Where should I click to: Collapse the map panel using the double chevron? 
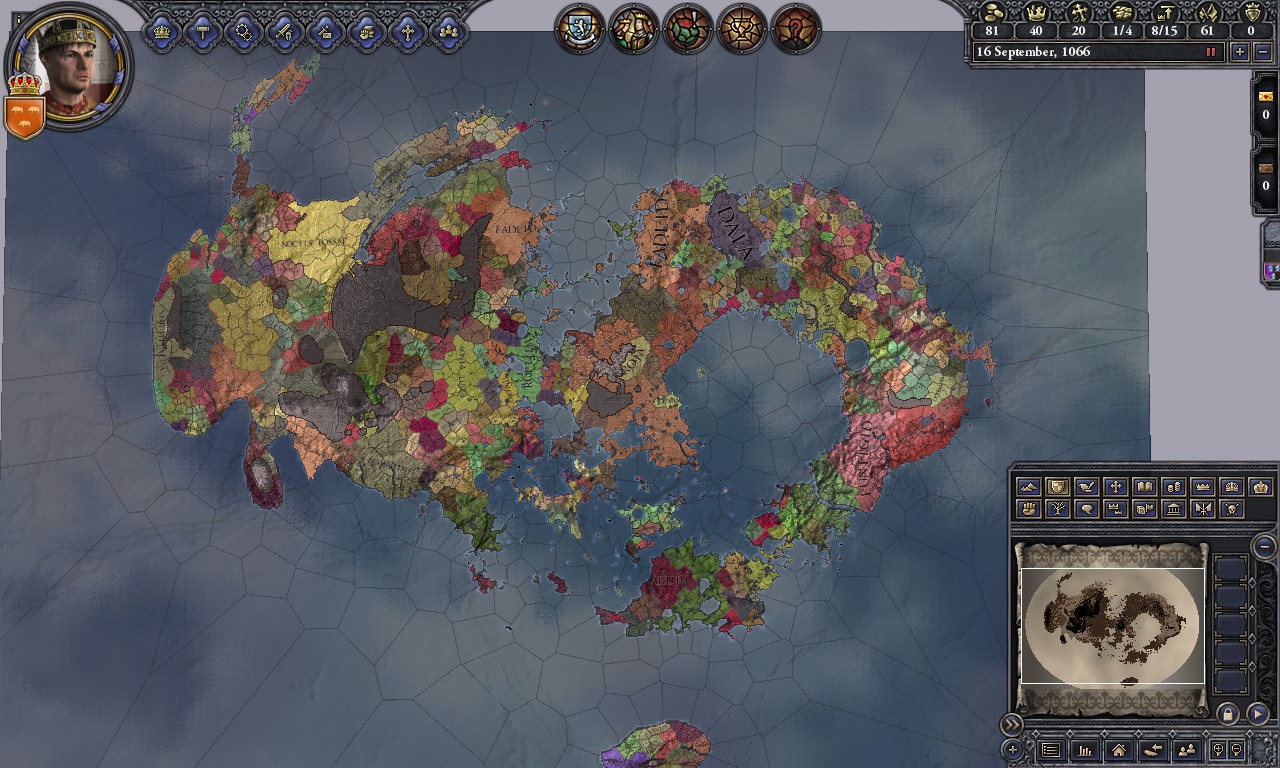tap(1013, 723)
